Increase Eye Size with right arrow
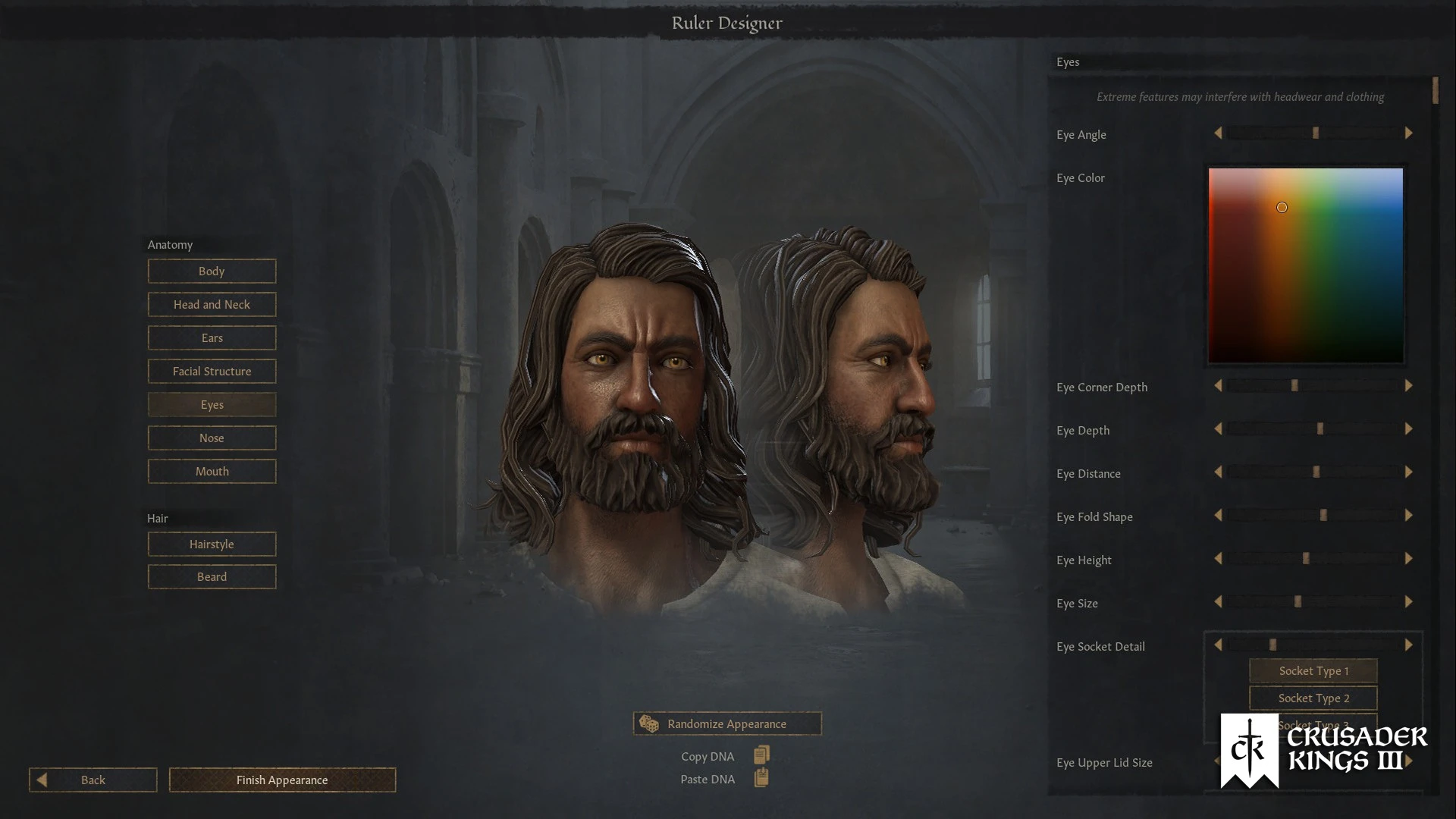Viewport: 1456px width, 819px height. click(x=1408, y=602)
